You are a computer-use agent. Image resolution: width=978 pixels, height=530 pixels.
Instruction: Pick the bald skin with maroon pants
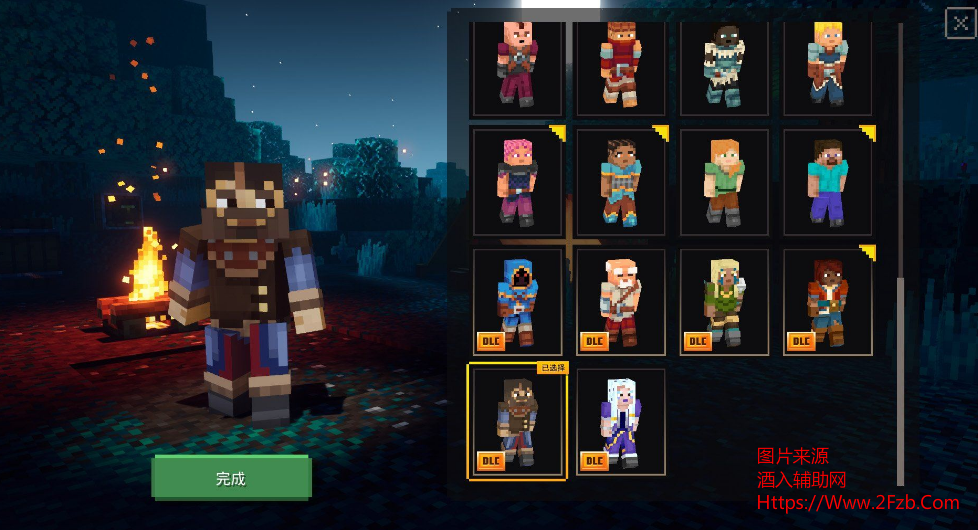pyautogui.click(x=517, y=65)
